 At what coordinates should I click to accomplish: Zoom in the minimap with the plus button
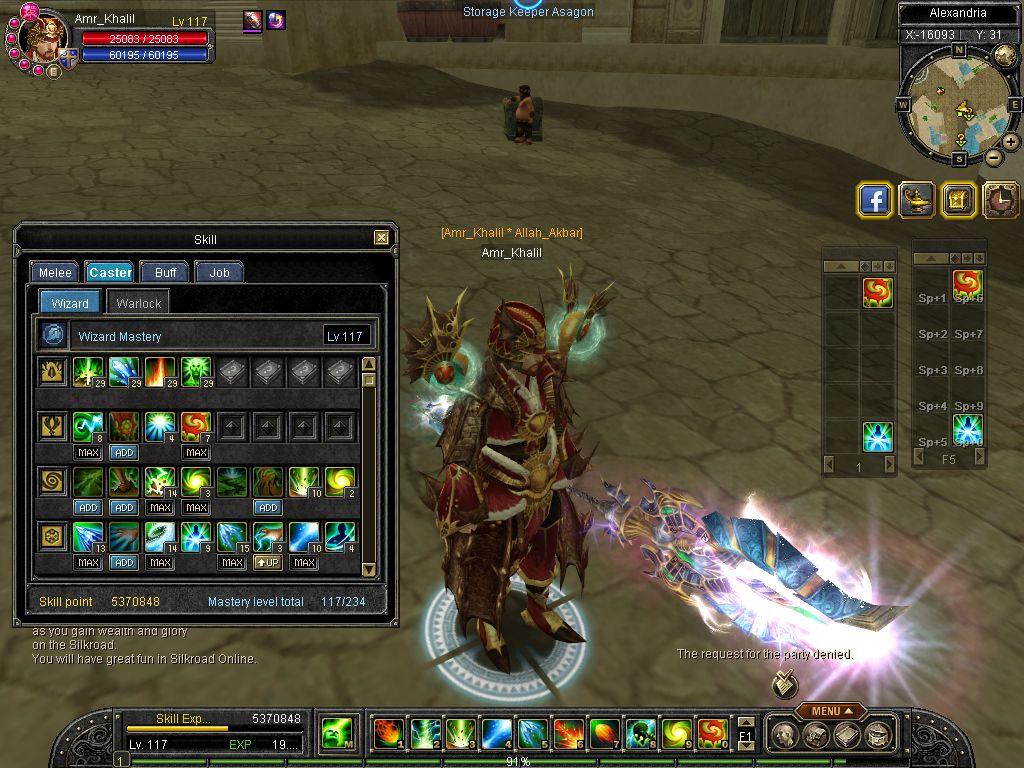1010,142
